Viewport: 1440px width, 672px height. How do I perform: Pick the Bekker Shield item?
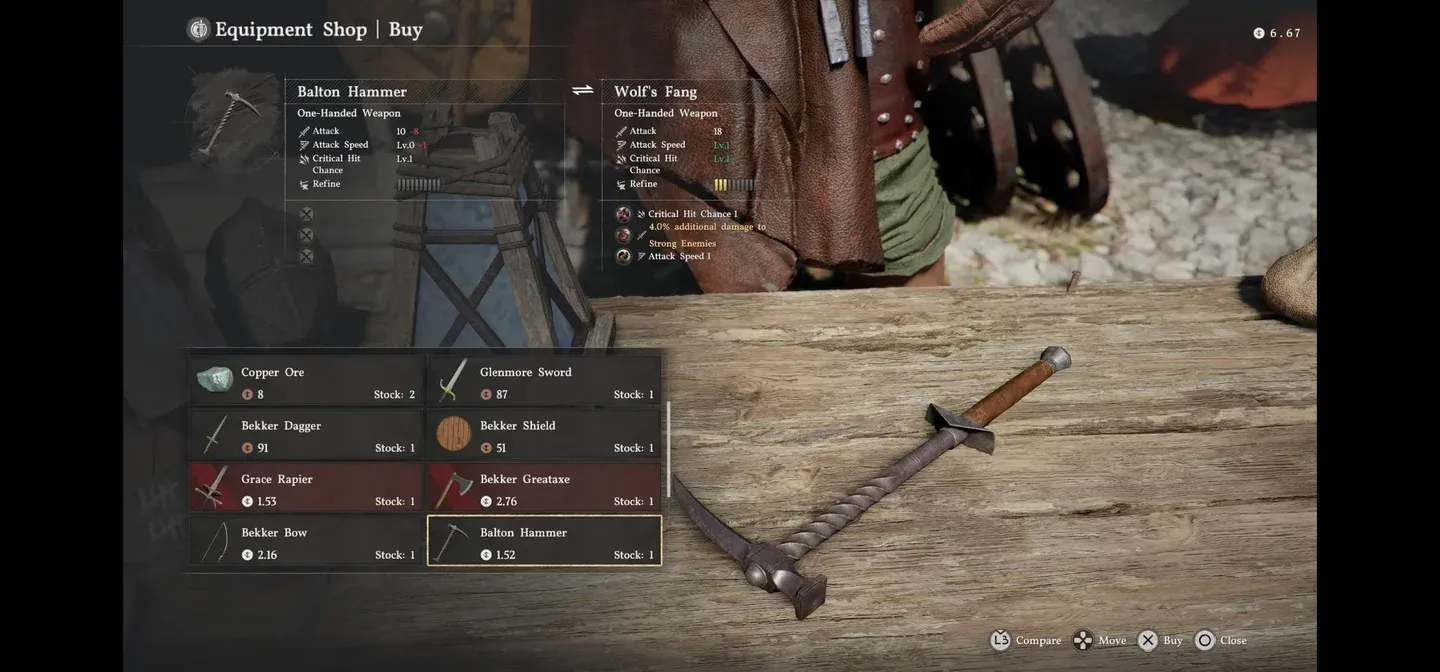pos(545,435)
